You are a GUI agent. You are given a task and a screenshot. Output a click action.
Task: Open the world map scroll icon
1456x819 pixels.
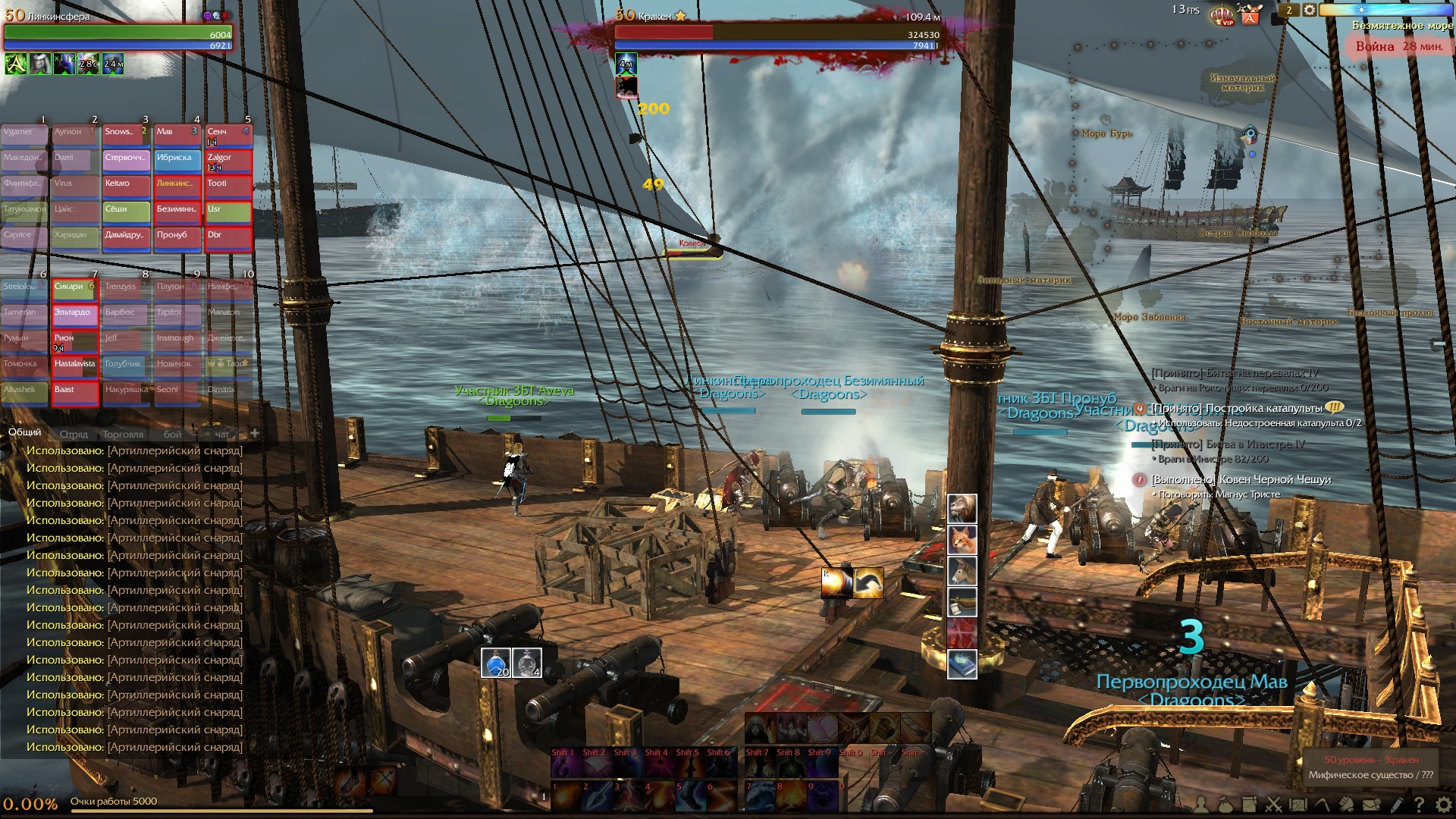pos(1298,805)
